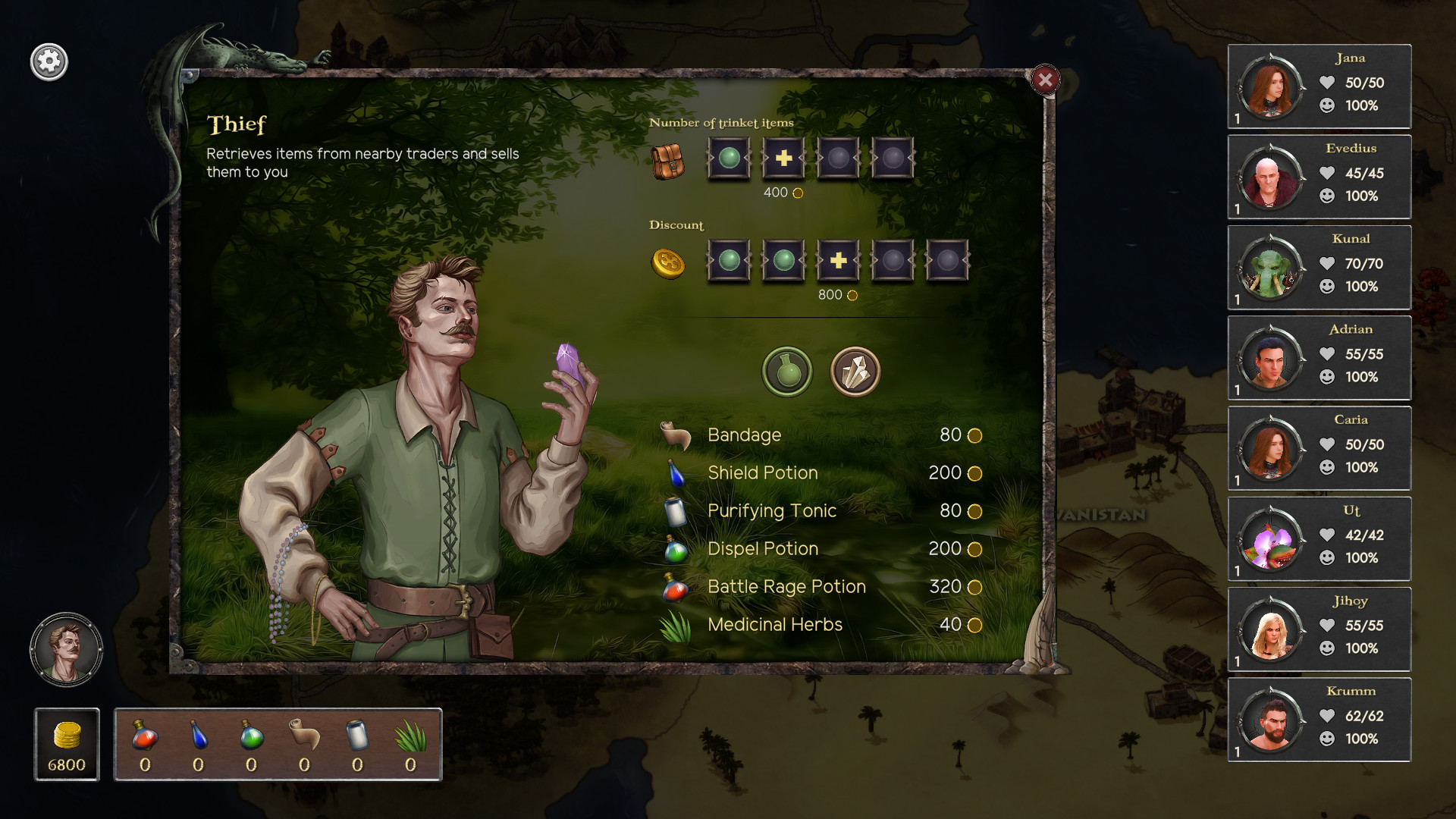Click the trinket satchel bag icon
The width and height of the screenshot is (1456, 819).
pyautogui.click(x=667, y=162)
